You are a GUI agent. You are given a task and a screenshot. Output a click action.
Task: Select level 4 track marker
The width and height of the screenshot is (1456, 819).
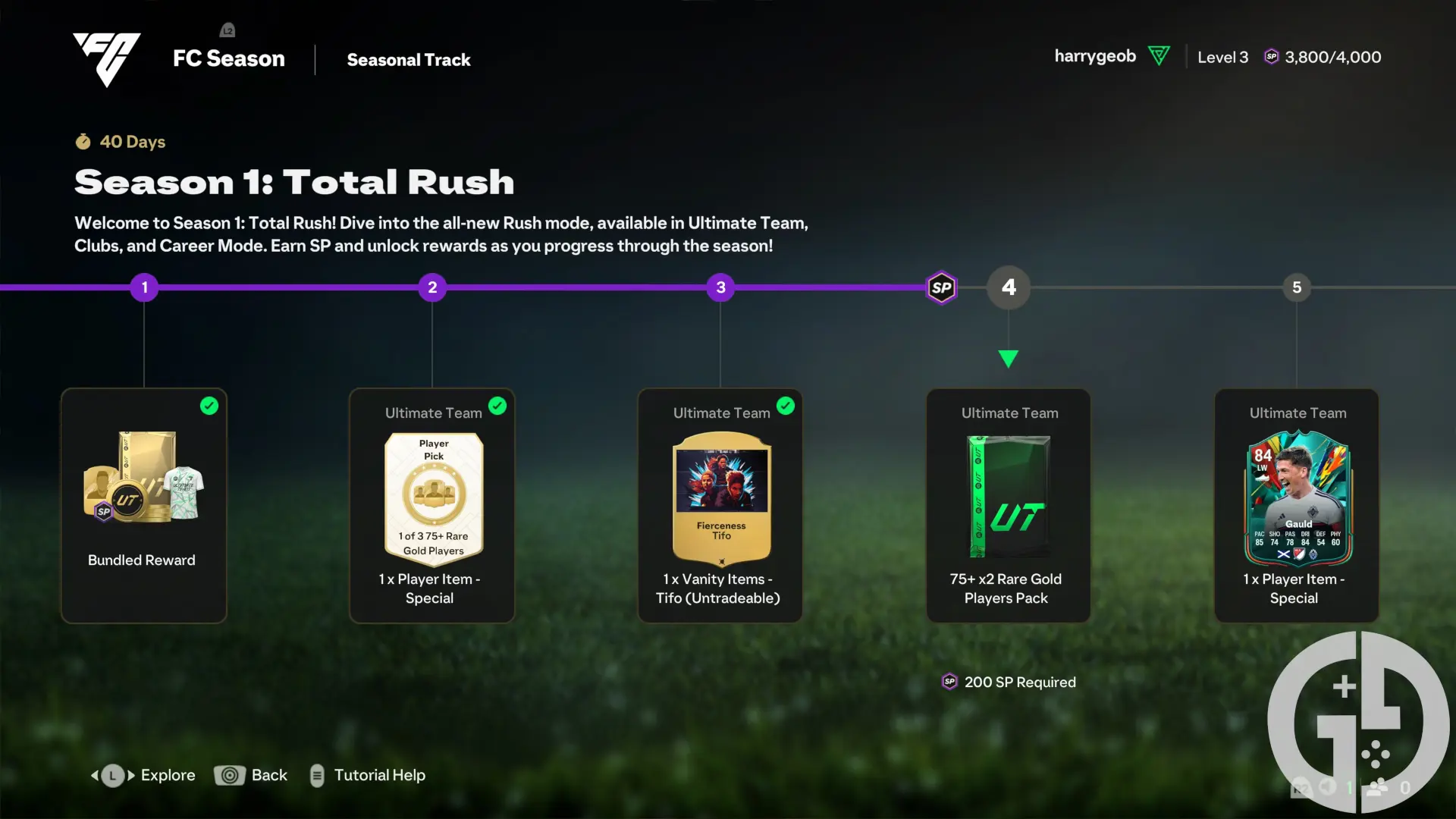point(1009,287)
